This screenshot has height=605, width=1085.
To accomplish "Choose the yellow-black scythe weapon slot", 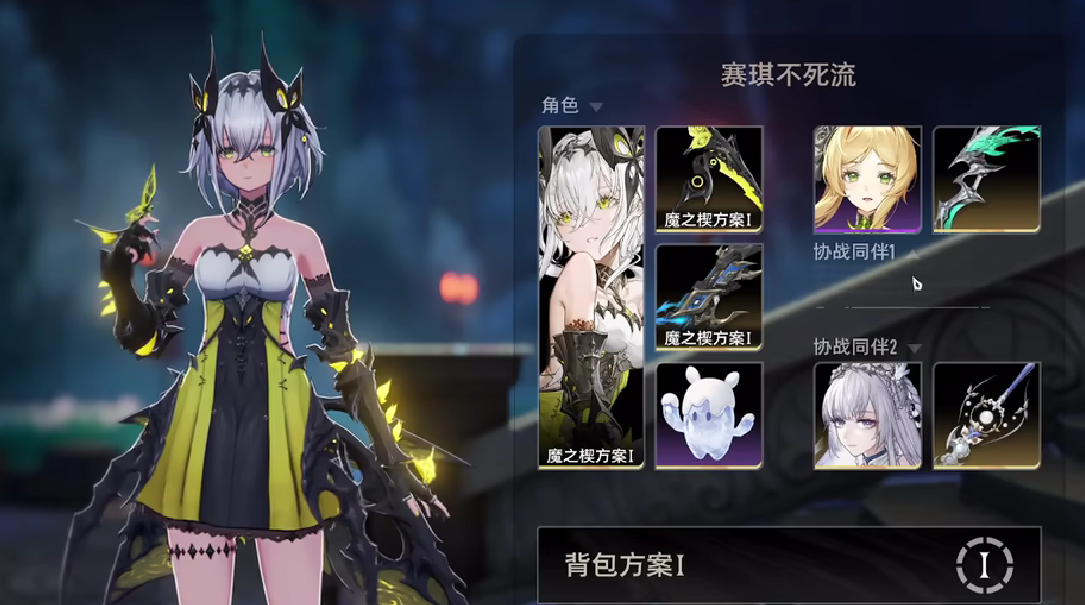I will coord(709,178).
